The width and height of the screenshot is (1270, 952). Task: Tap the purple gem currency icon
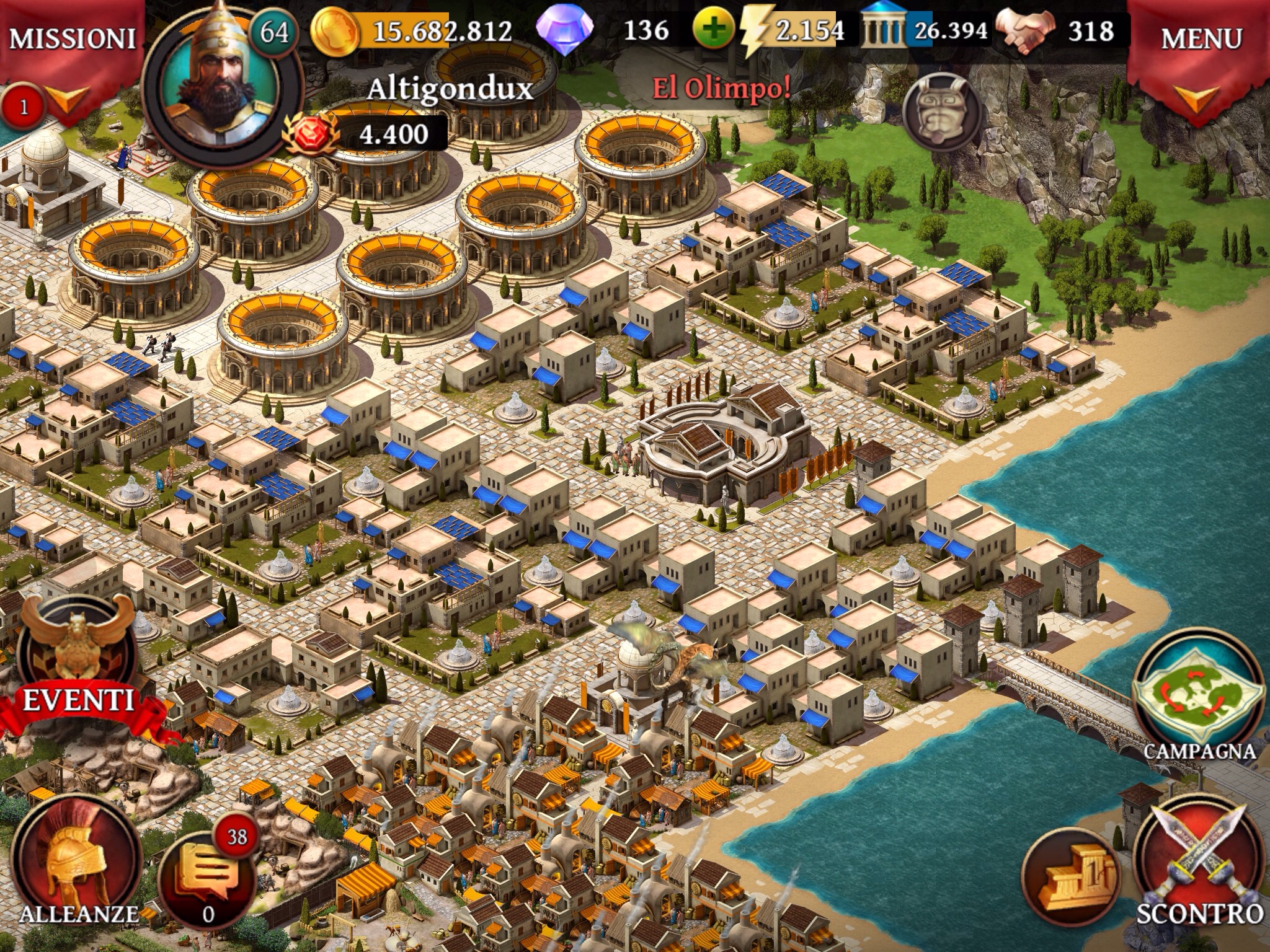(564, 31)
